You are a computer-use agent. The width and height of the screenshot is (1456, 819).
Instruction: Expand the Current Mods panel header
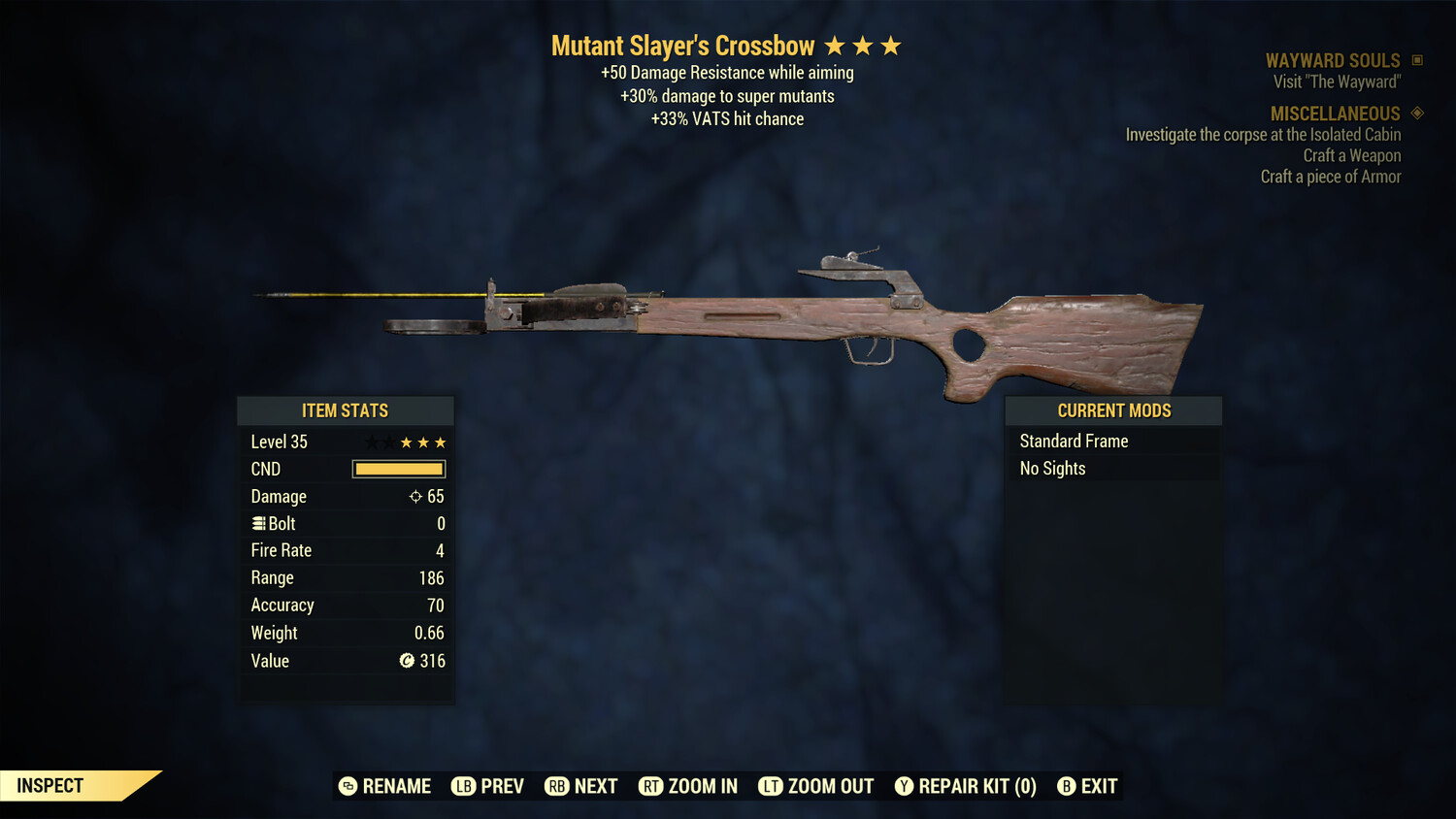click(1112, 410)
